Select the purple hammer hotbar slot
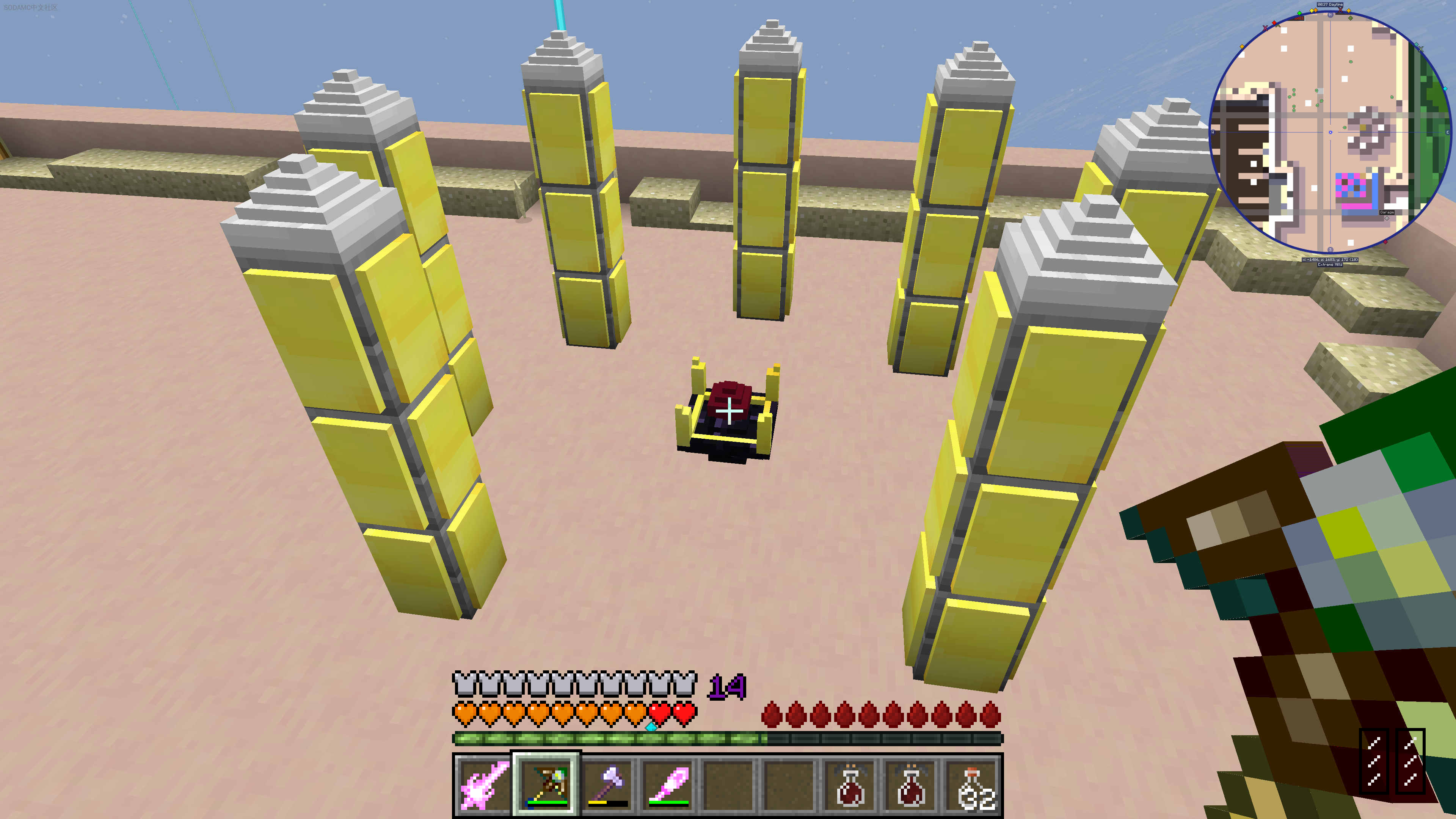Viewport: 1456px width, 819px height. click(x=607, y=784)
